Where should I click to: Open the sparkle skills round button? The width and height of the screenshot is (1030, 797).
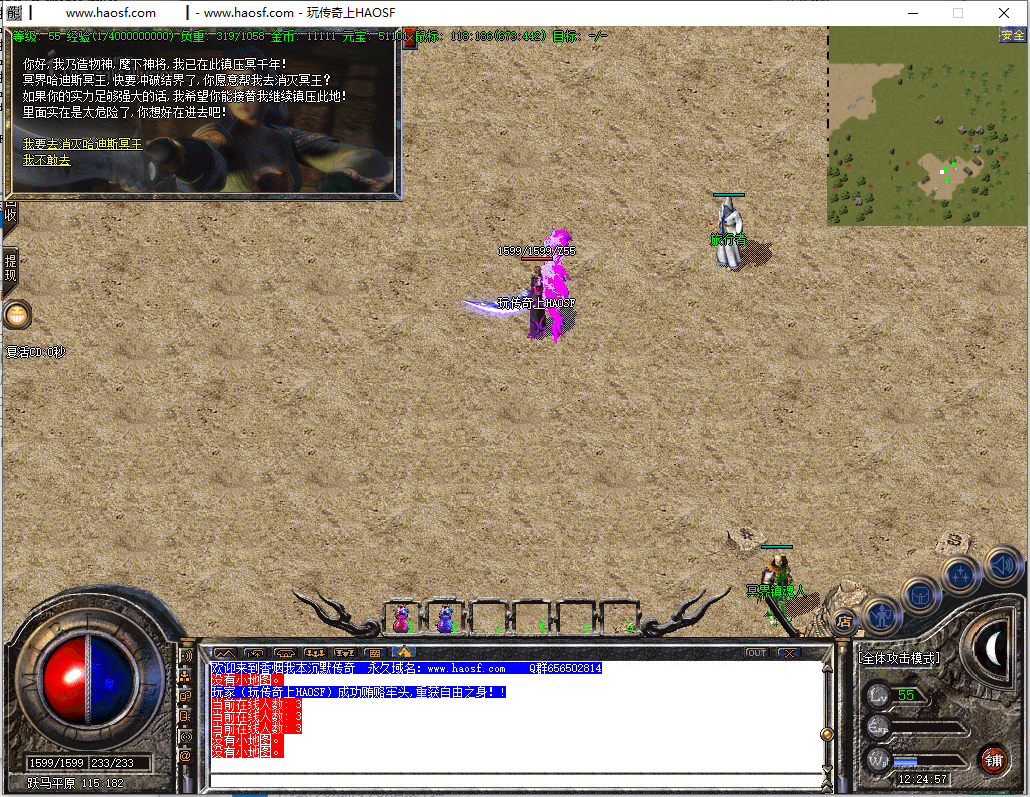pos(961,575)
